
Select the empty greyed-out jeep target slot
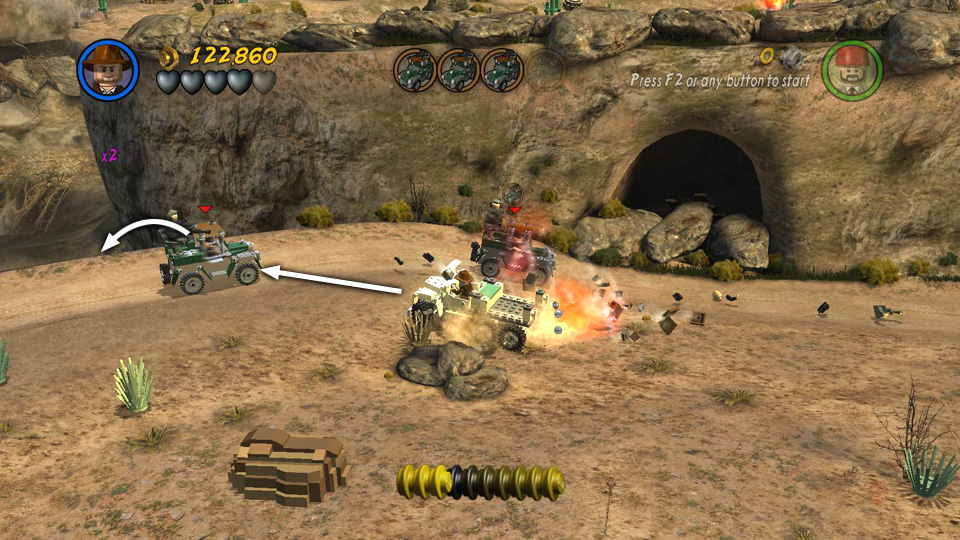545,69
